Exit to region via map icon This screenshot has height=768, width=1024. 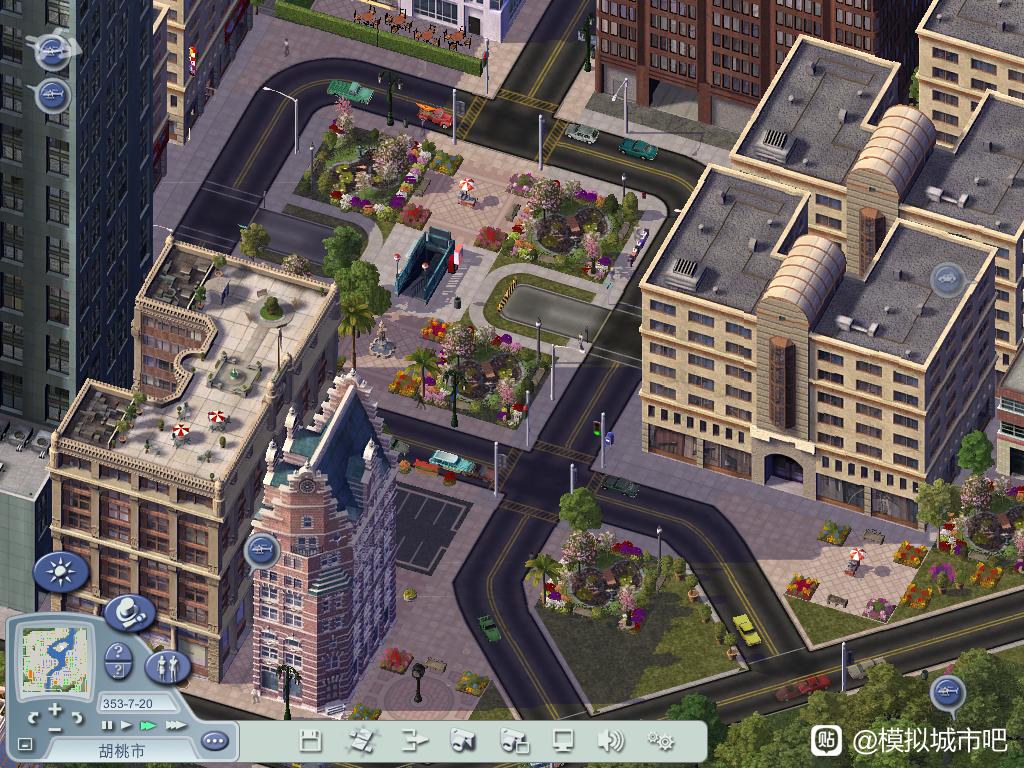[361, 741]
